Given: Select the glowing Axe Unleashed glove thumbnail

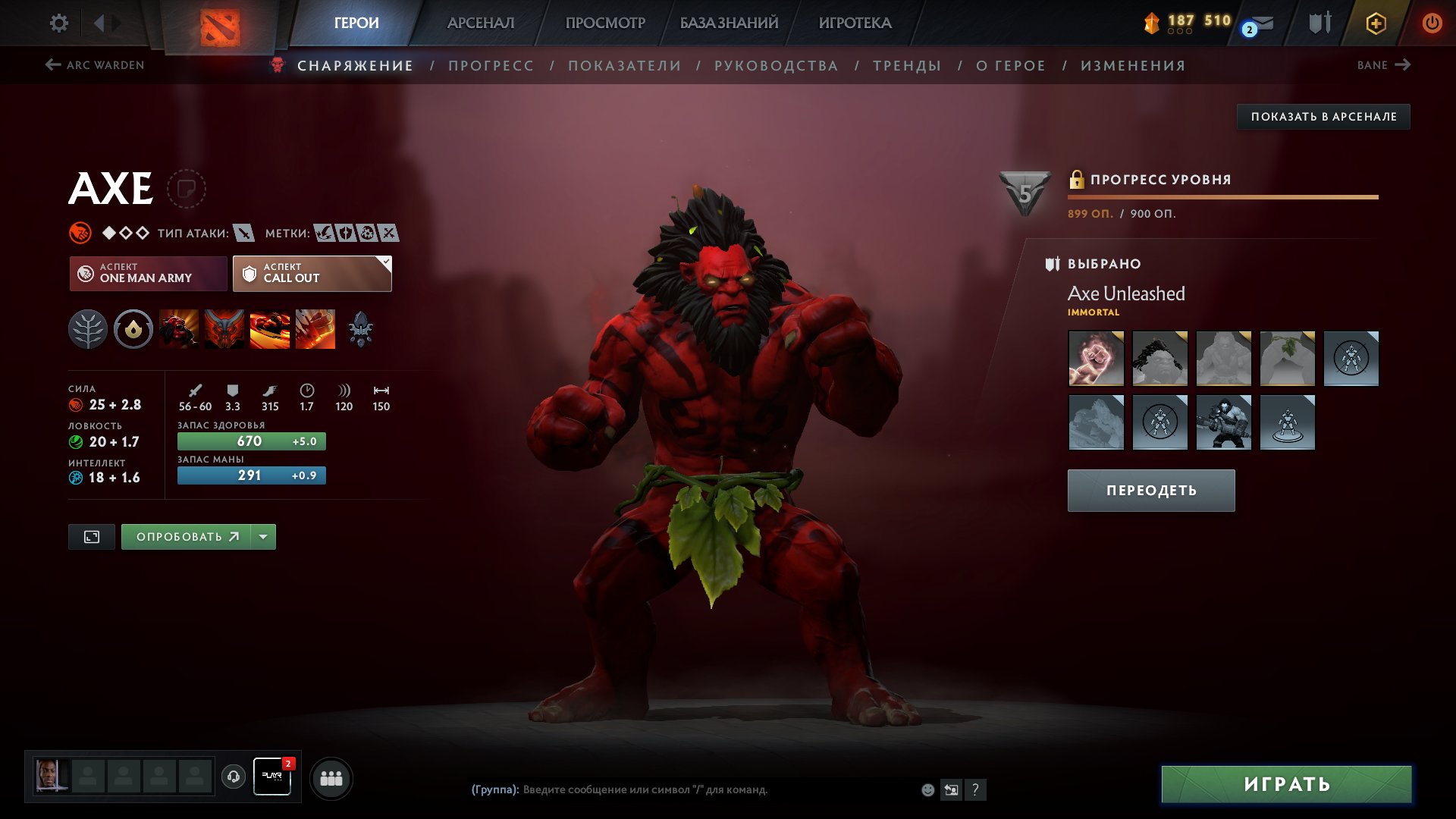Looking at the screenshot, I should pos(1096,359).
